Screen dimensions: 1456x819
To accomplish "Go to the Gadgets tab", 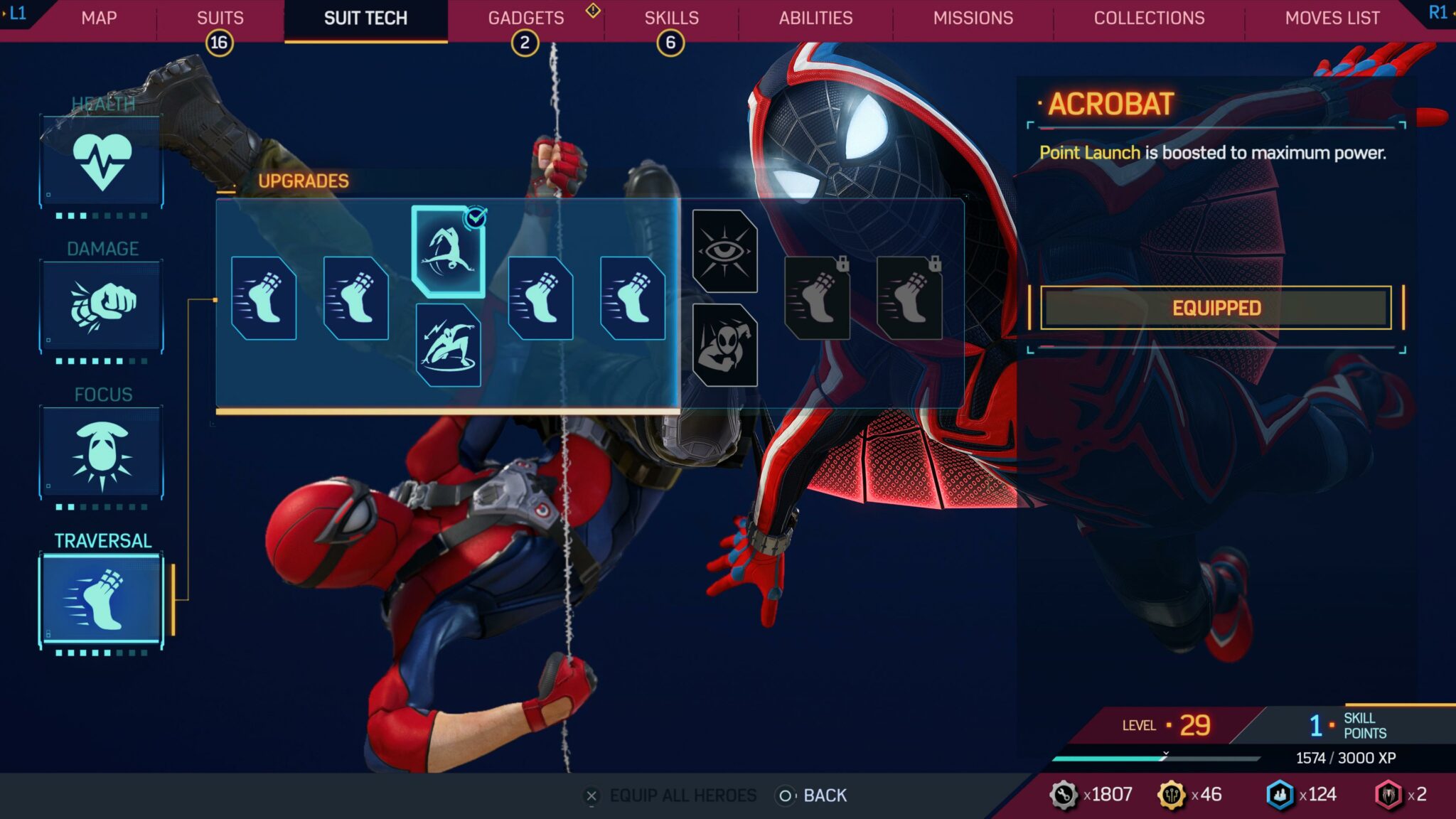I will point(525,18).
